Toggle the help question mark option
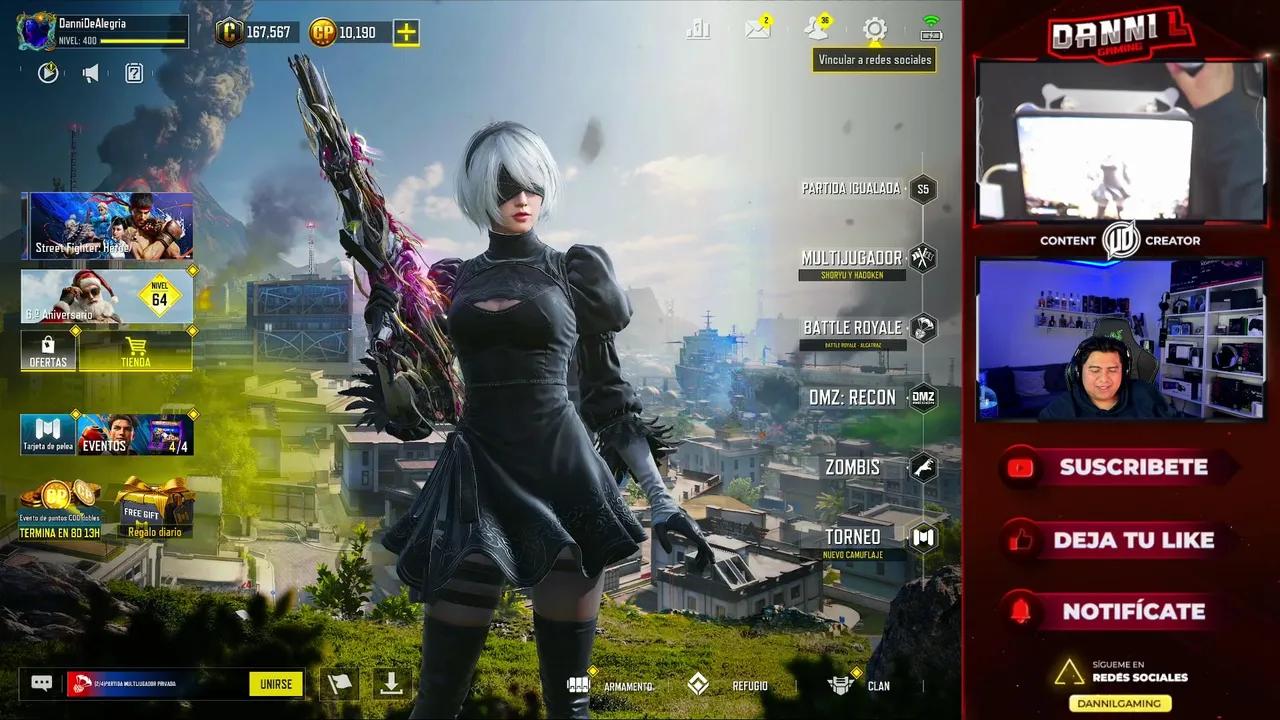Screen dimensions: 1280x720 coord(133,72)
